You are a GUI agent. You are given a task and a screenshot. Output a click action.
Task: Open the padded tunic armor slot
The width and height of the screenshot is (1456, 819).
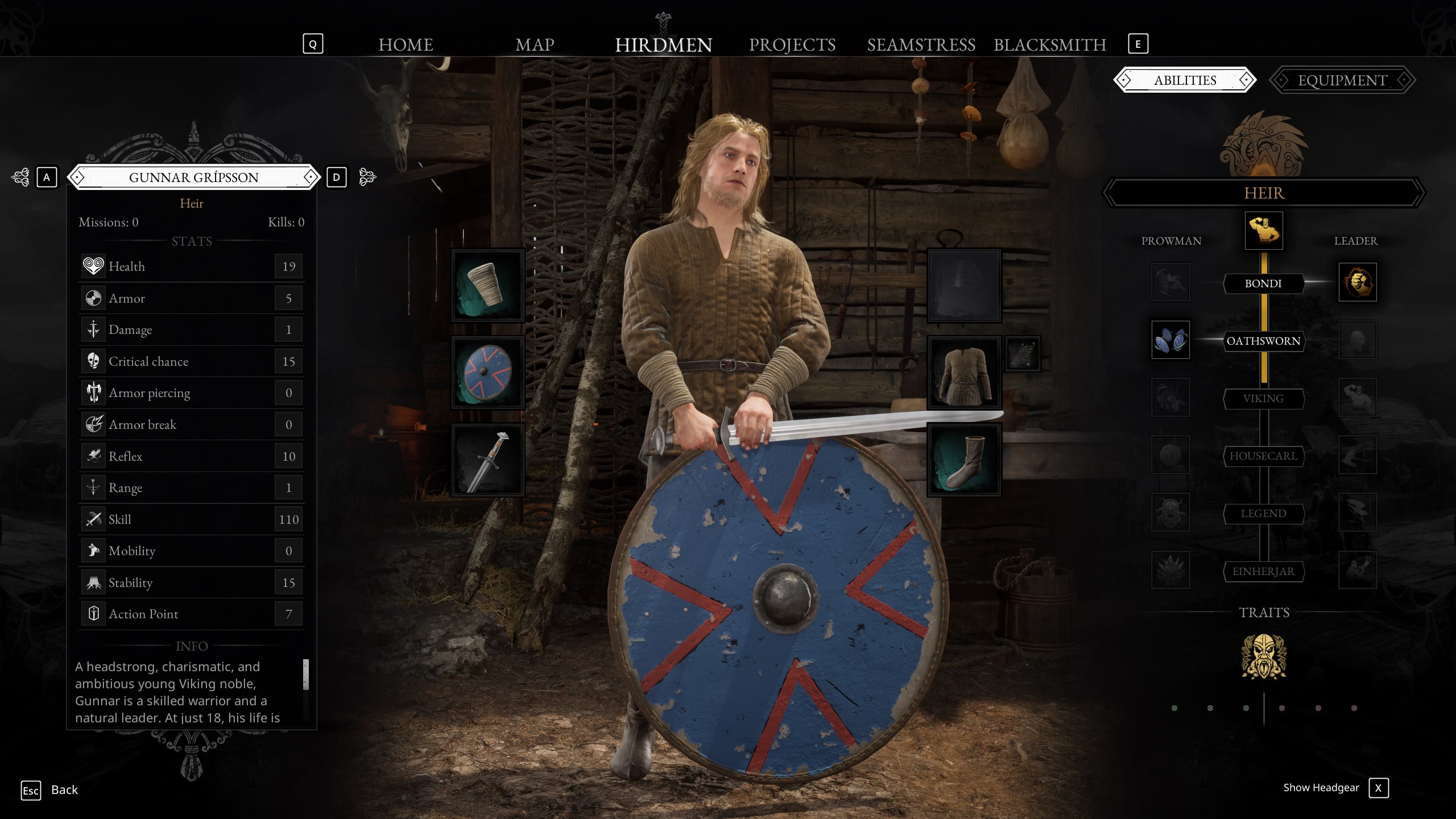point(963,373)
